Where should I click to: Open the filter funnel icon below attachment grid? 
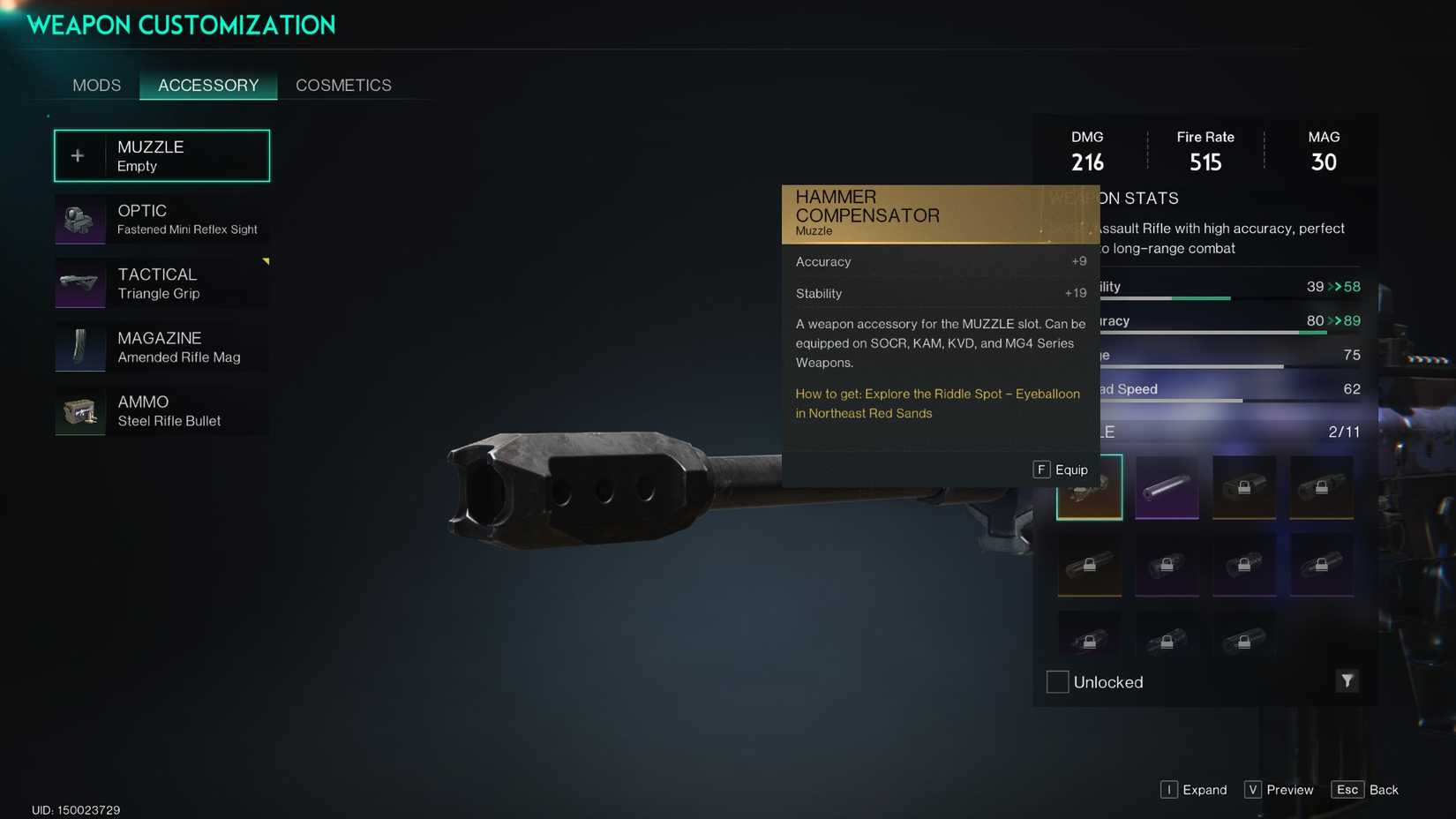tap(1347, 680)
